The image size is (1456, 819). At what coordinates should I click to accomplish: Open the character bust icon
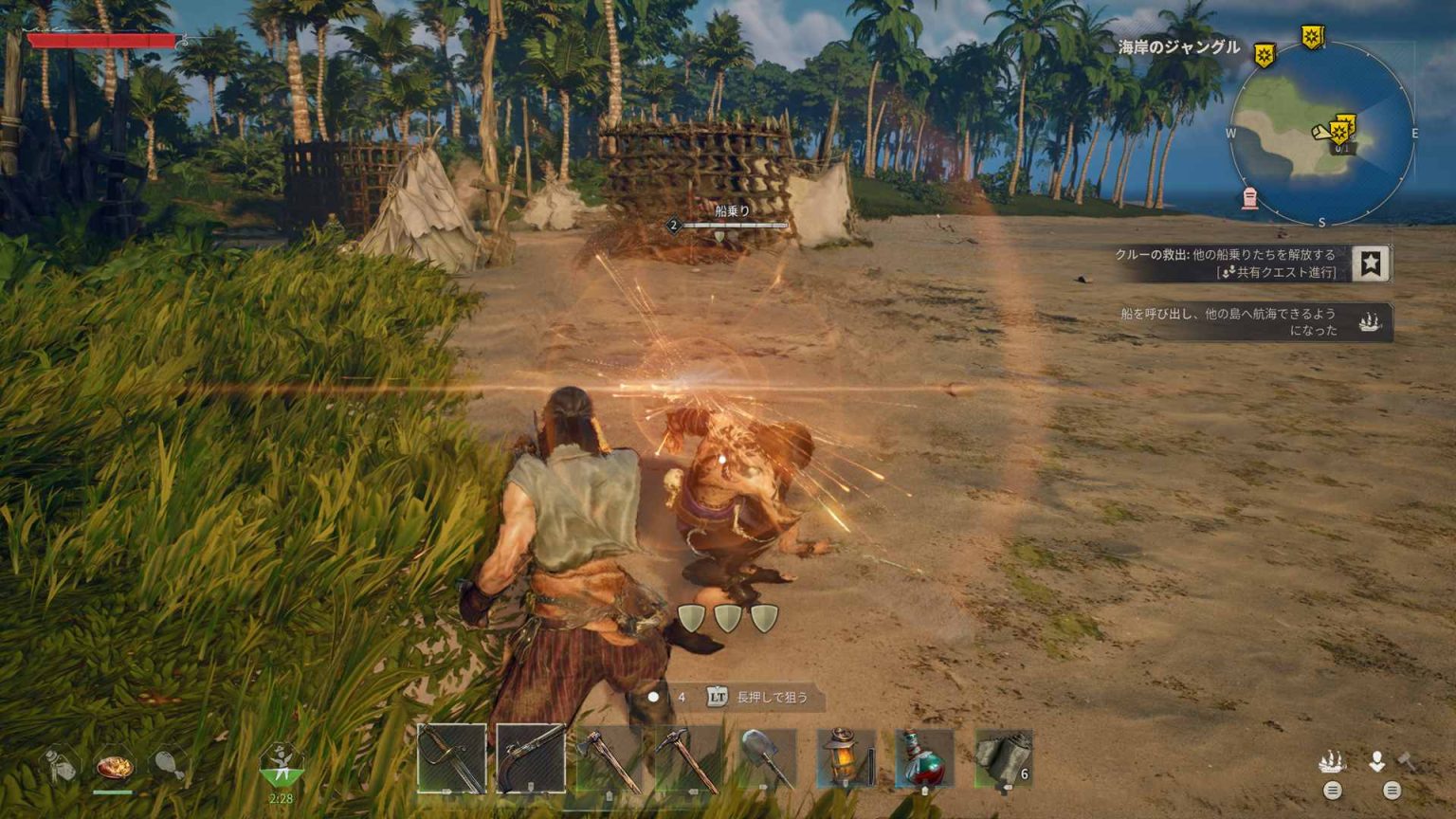[x=1376, y=760]
